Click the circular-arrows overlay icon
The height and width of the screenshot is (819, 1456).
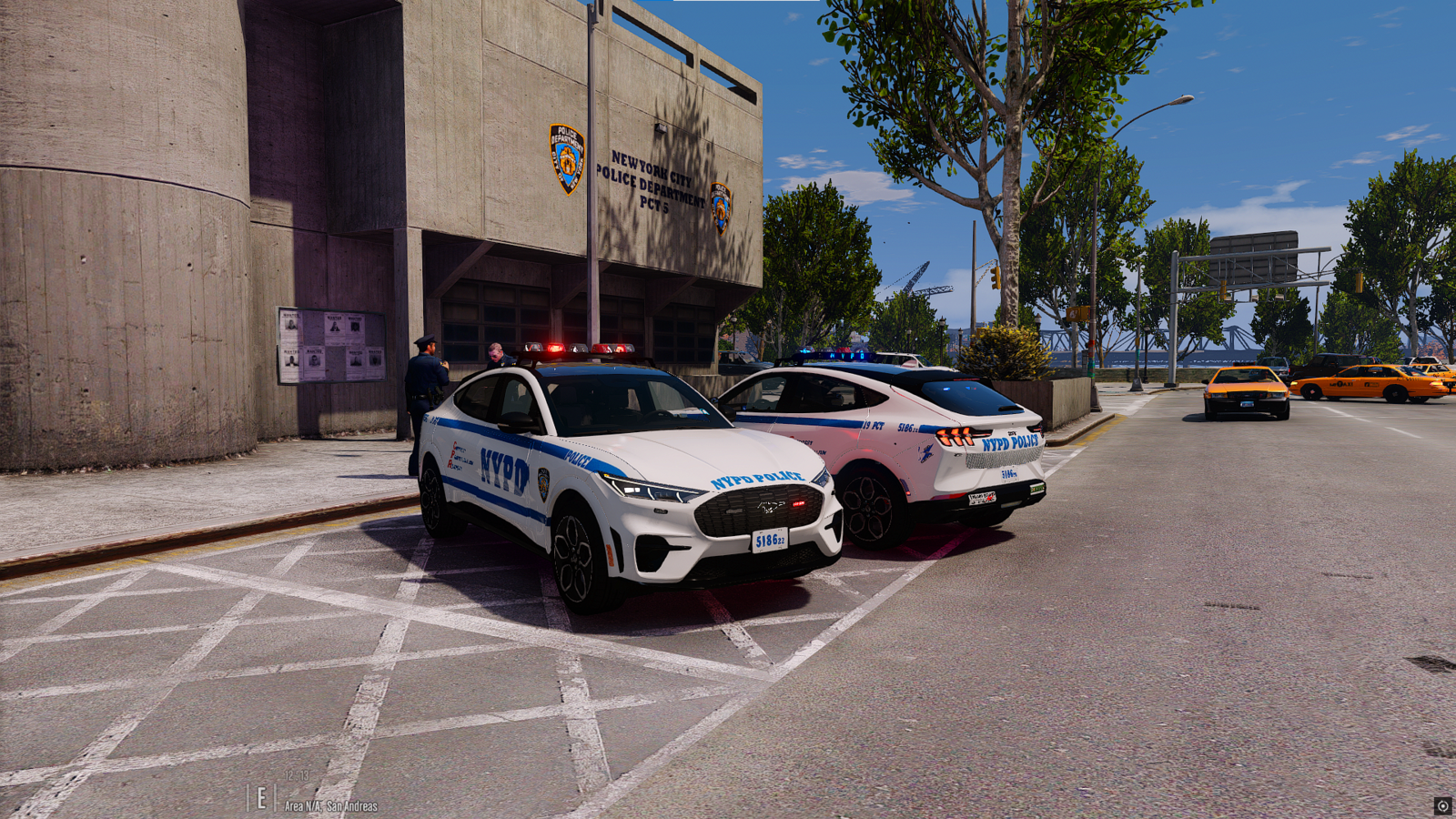coord(1442,806)
